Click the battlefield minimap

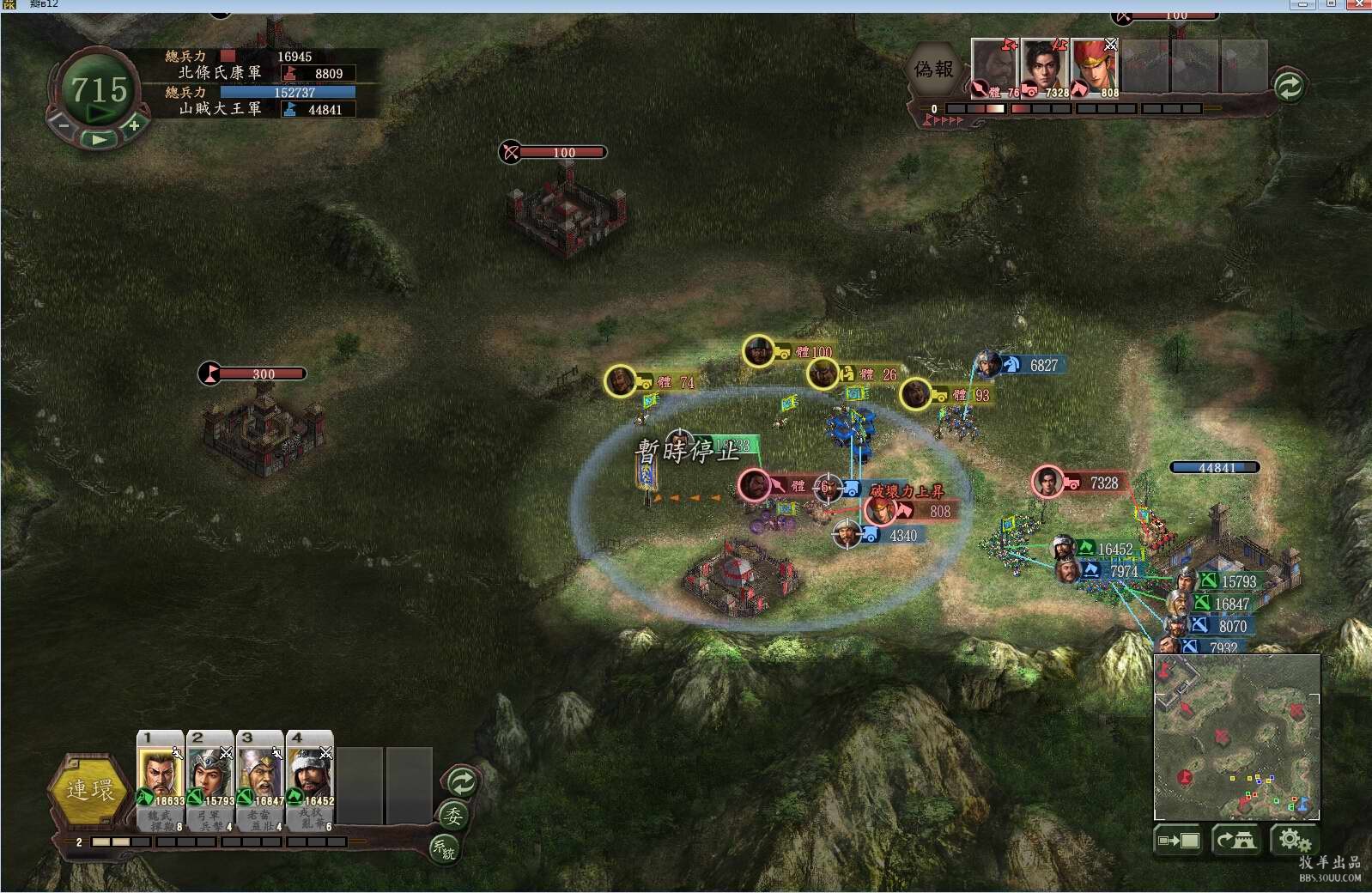[x=1236, y=737]
